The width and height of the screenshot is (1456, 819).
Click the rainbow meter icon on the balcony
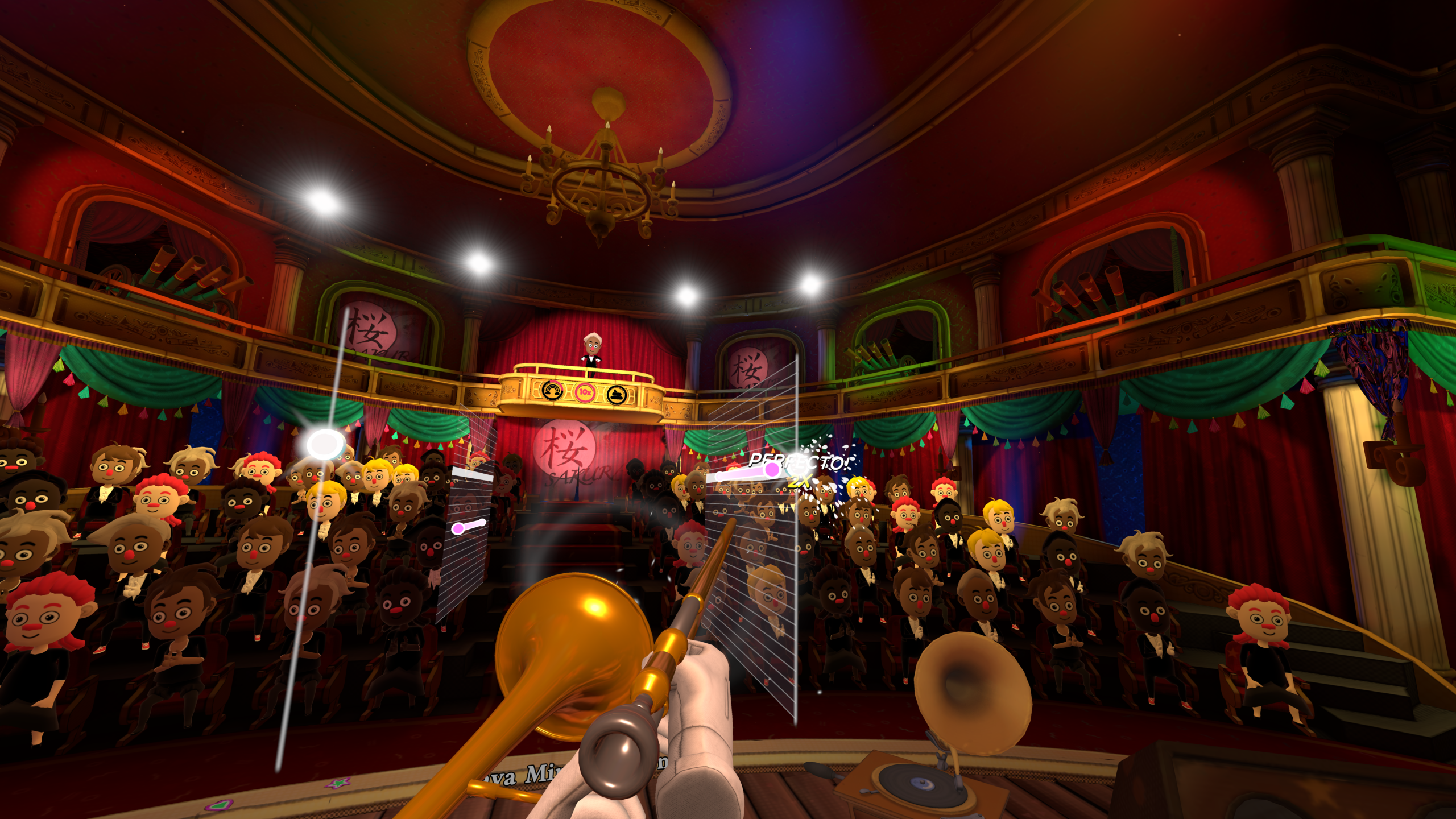click(x=552, y=391)
